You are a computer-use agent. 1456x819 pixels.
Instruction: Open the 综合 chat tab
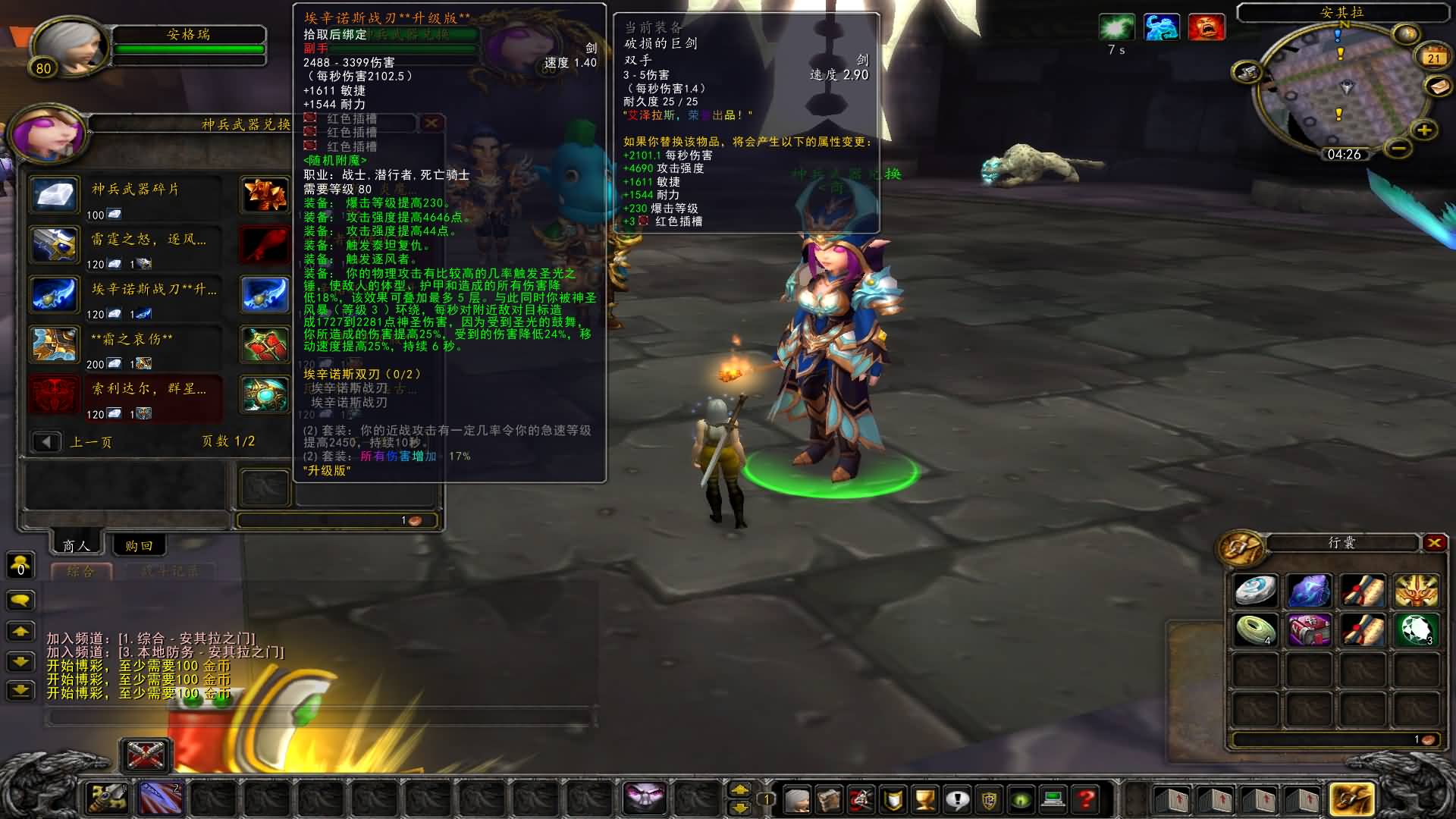pos(81,571)
